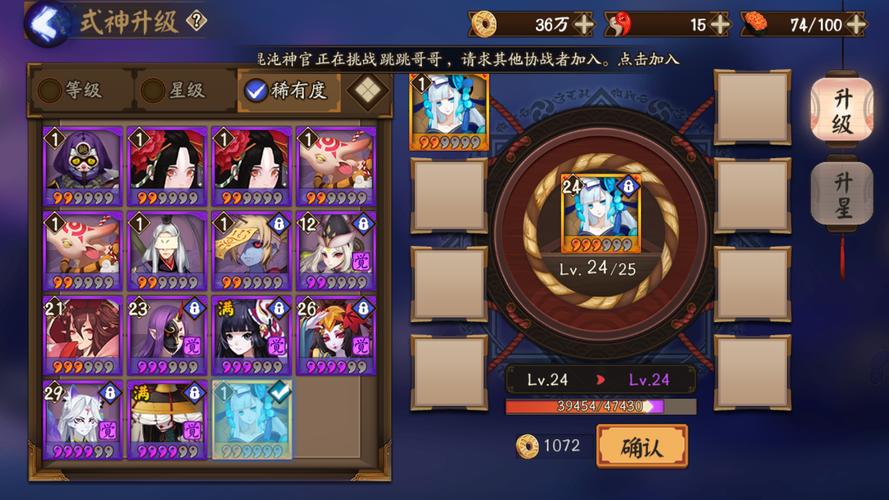Image resolution: width=889 pixels, height=500 pixels.
Task: Toggle the diamond filter button
Action: coord(367,91)
